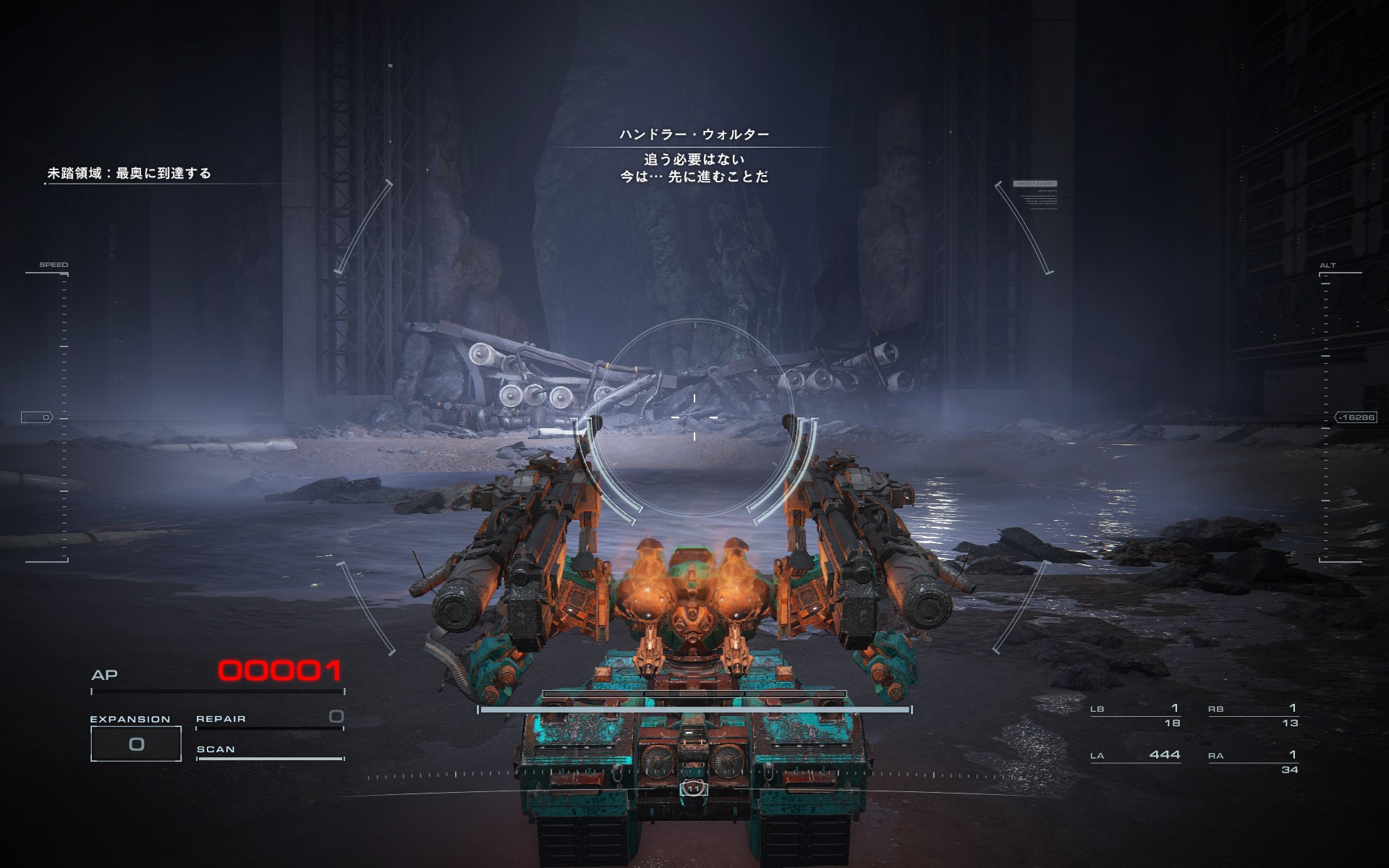Select the RB right back weapon slot

pyautogui.click(x=1253, y=715)
